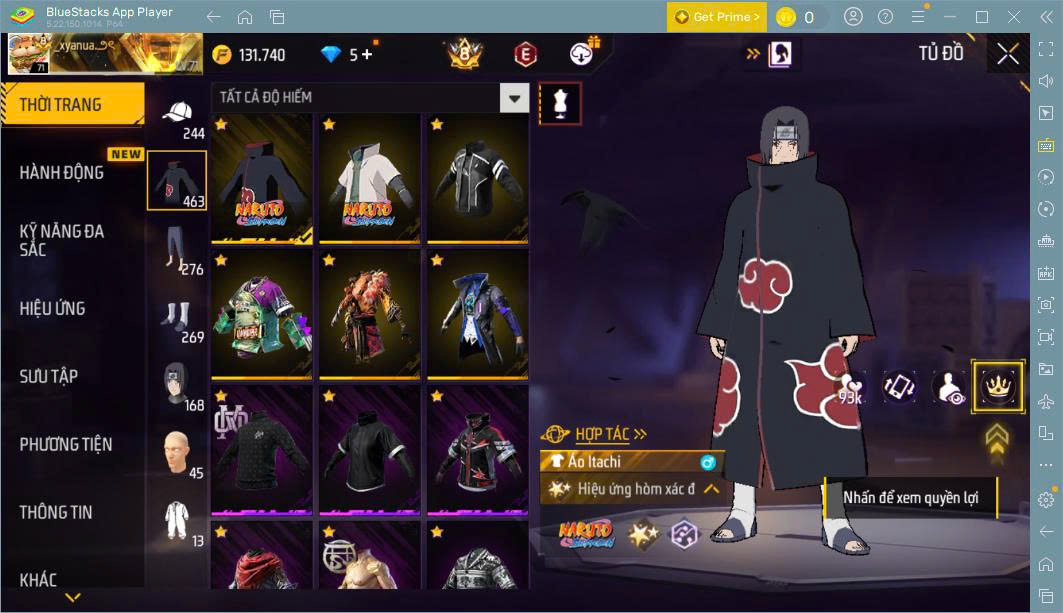Screen dimensions: 1063x613
Task: Pick the black Akatsuki Naruto top
Action: (x=261, y=178)
